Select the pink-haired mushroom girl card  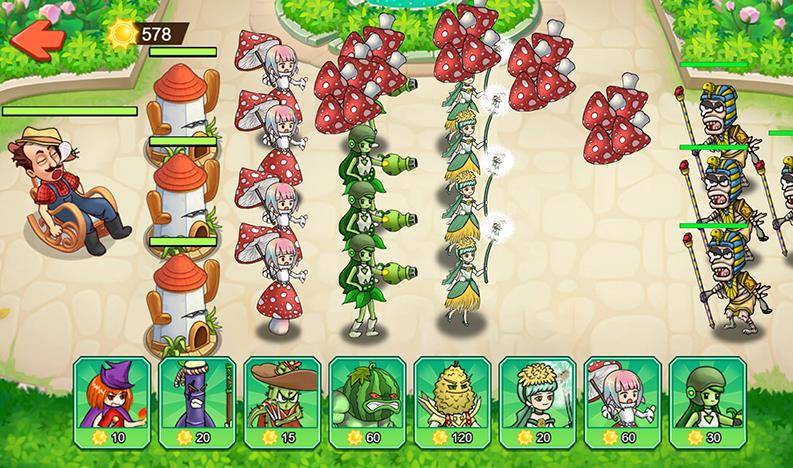point(623,402)
